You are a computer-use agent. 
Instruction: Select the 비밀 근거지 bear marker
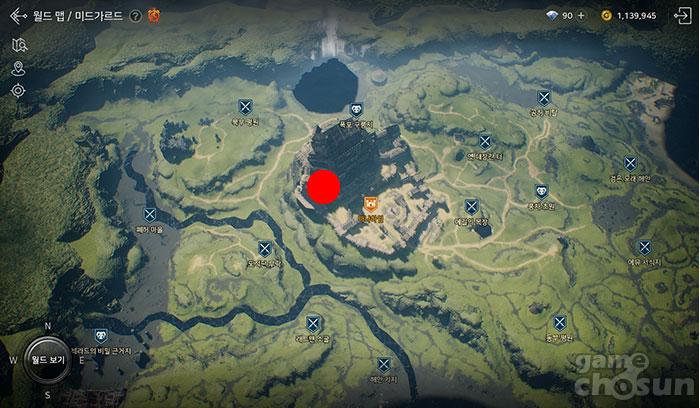(101, 337)
